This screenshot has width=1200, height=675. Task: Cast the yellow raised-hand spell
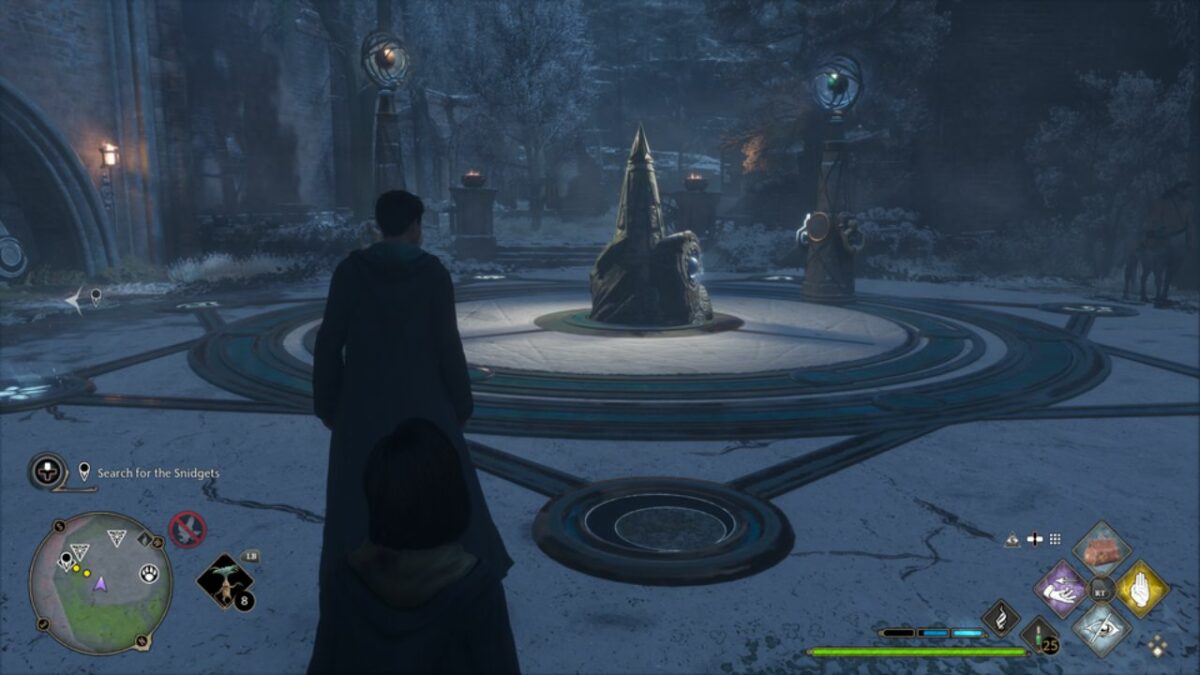pos(1142,588)
